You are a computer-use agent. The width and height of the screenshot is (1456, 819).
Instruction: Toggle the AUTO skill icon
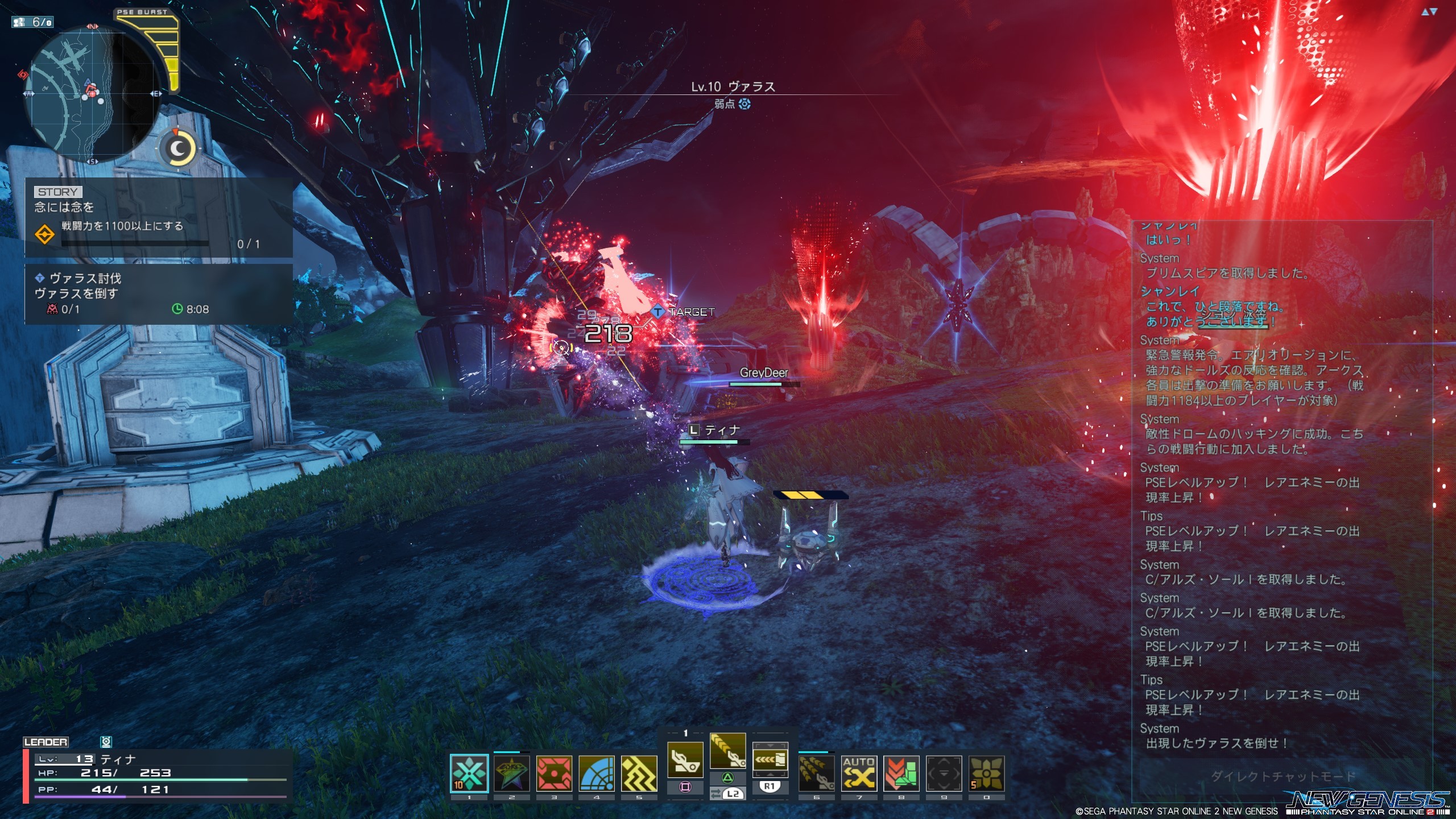click(859, 773)
